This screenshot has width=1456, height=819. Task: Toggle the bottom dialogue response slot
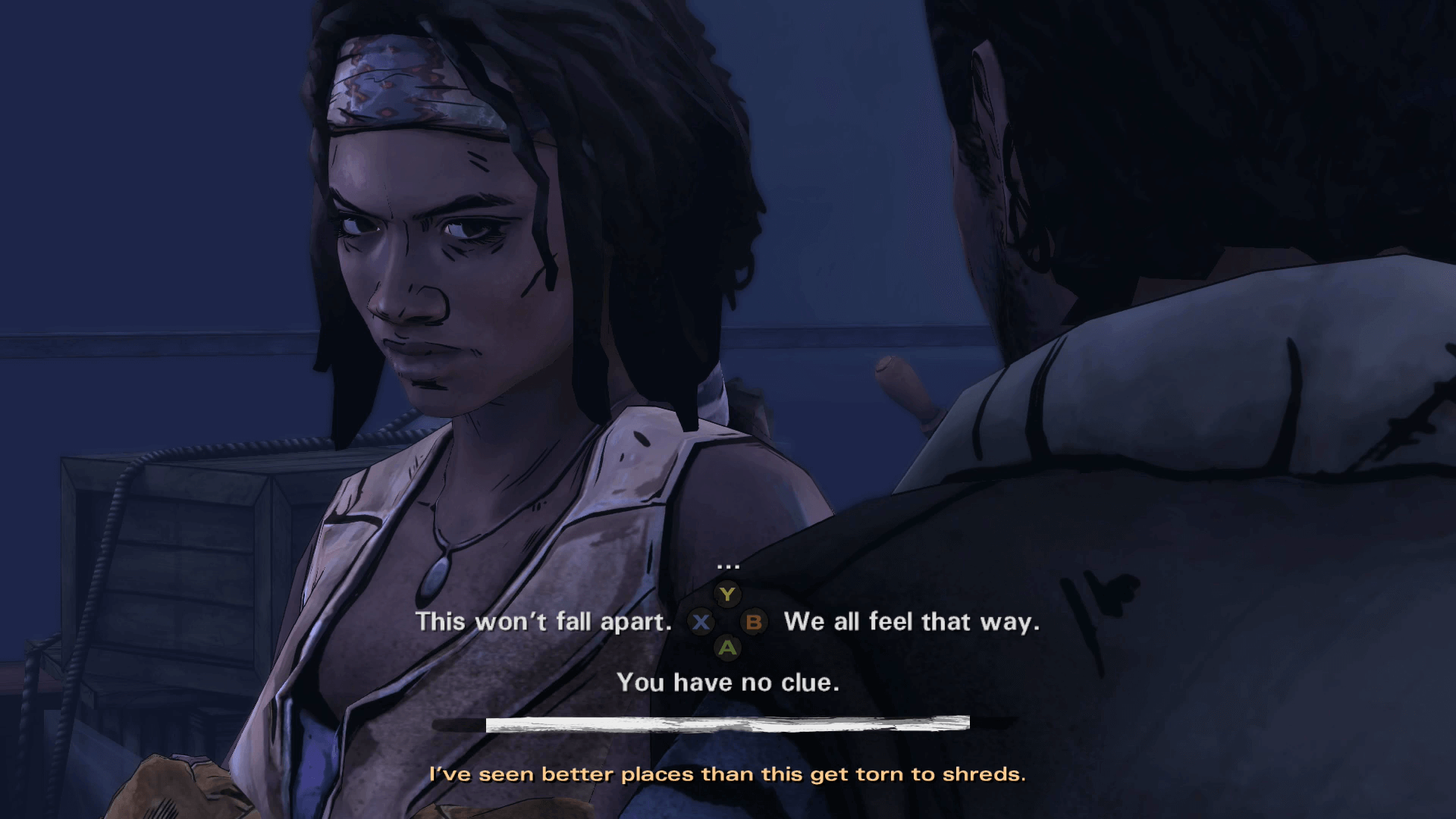[x=728, y=648]
